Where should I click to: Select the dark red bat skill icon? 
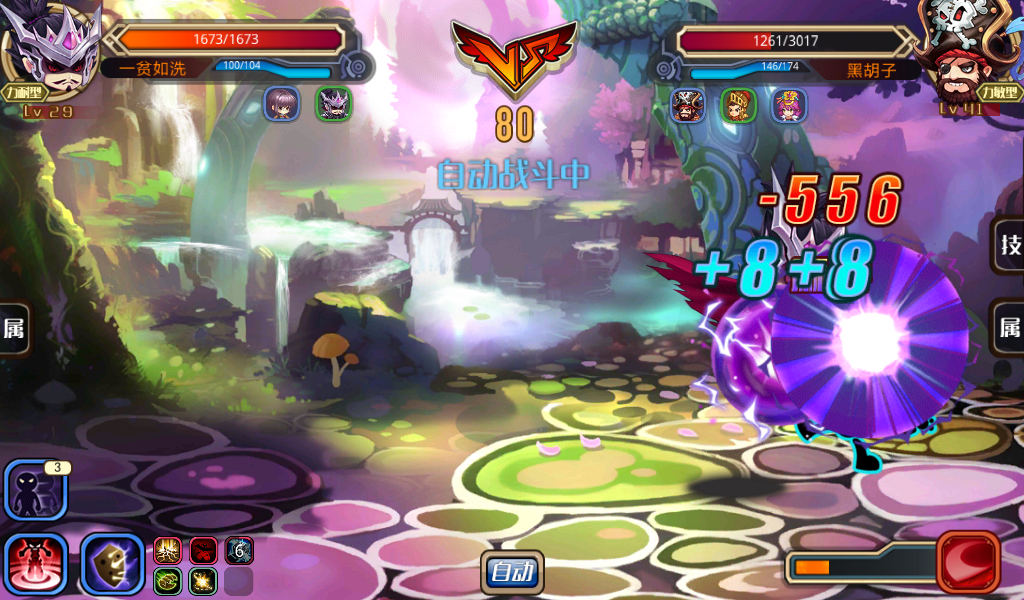click(203, 550)
